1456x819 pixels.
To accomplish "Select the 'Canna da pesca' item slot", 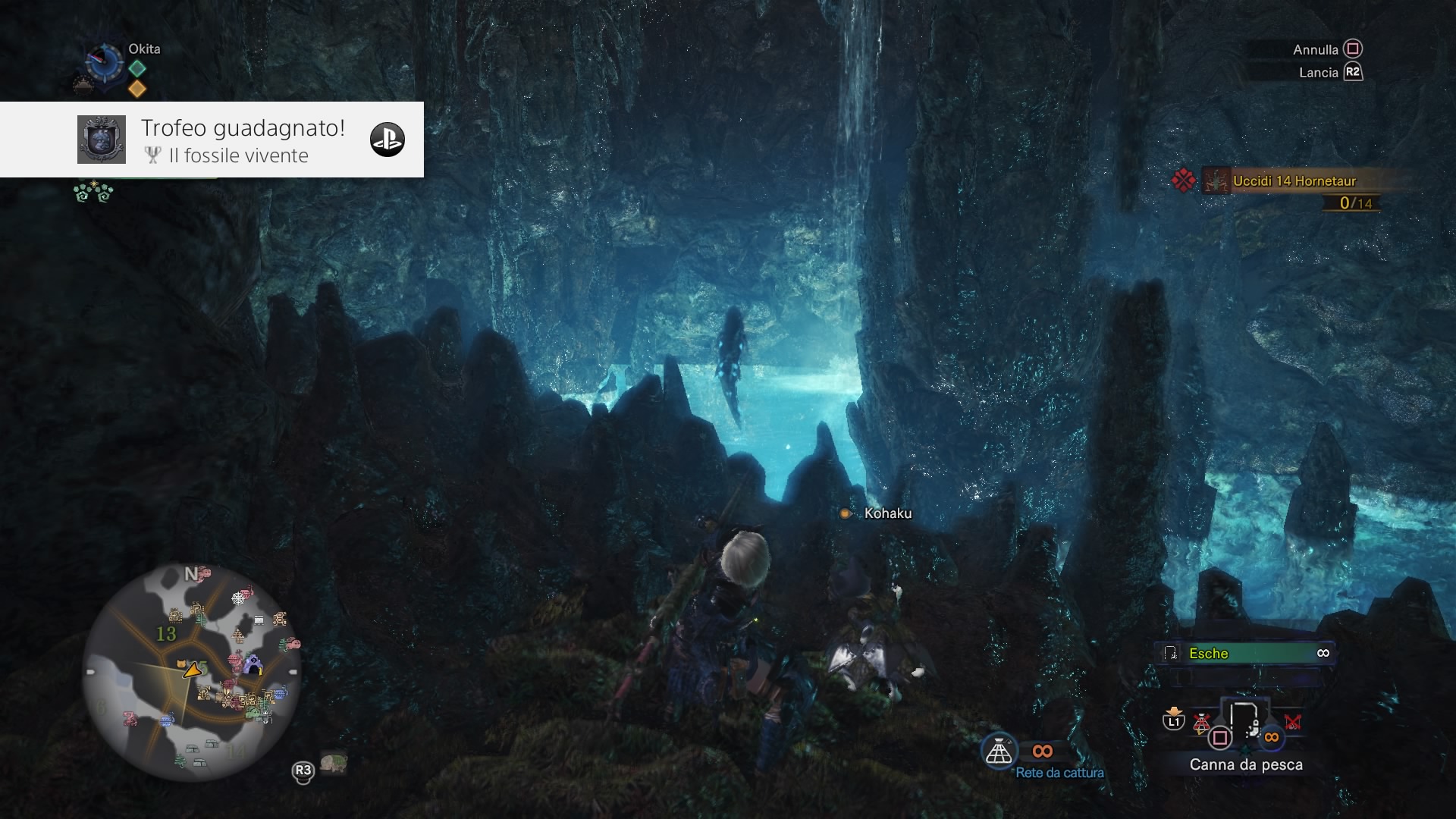I will coord(1244,723).
